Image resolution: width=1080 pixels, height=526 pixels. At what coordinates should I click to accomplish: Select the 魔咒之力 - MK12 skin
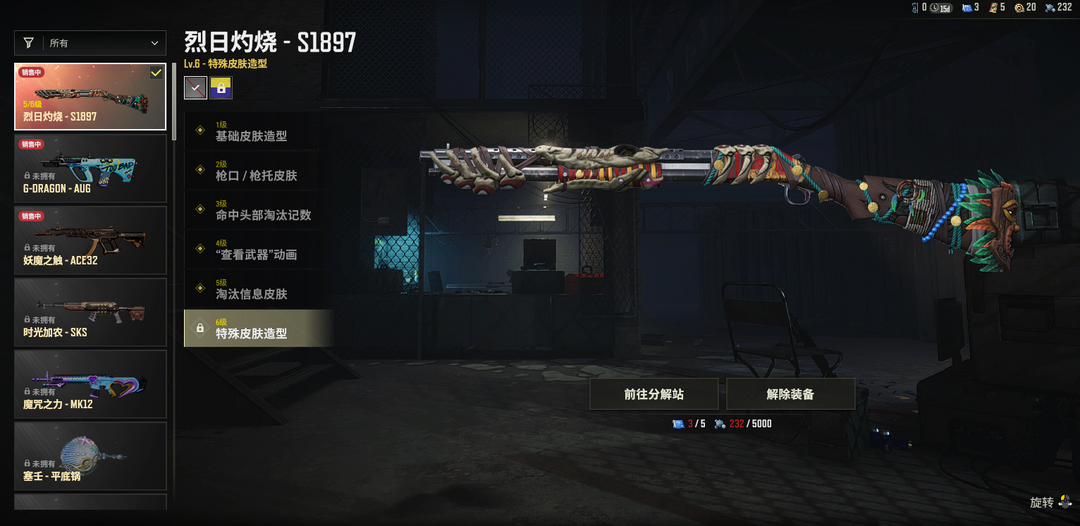[x=90, y=383]
